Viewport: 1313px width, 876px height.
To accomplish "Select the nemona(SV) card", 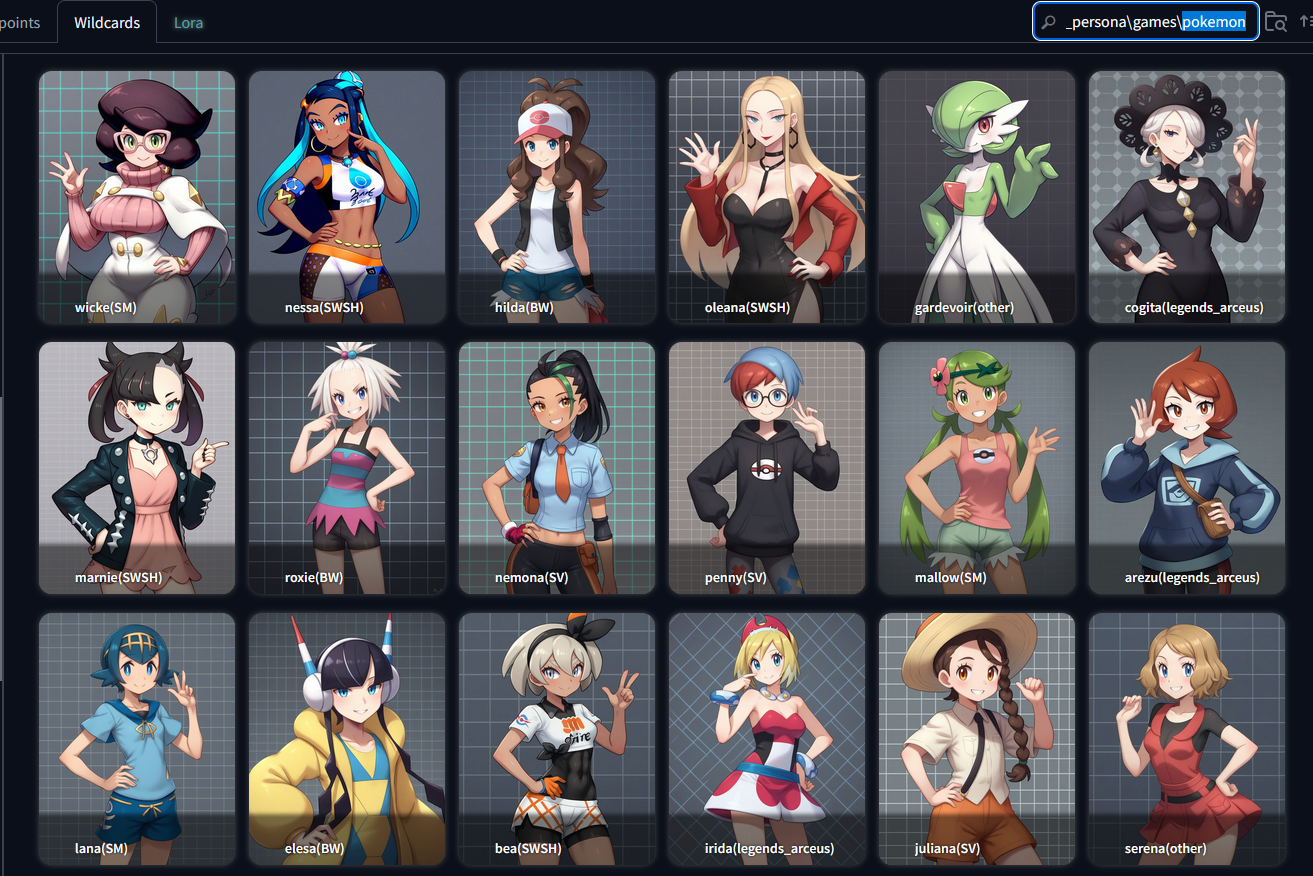I will pos(557,467).
